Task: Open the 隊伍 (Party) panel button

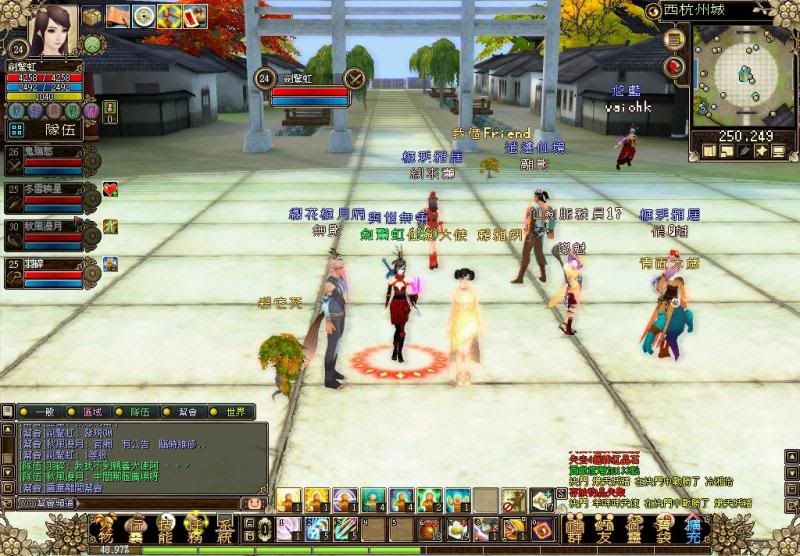Action: (58, 129)
